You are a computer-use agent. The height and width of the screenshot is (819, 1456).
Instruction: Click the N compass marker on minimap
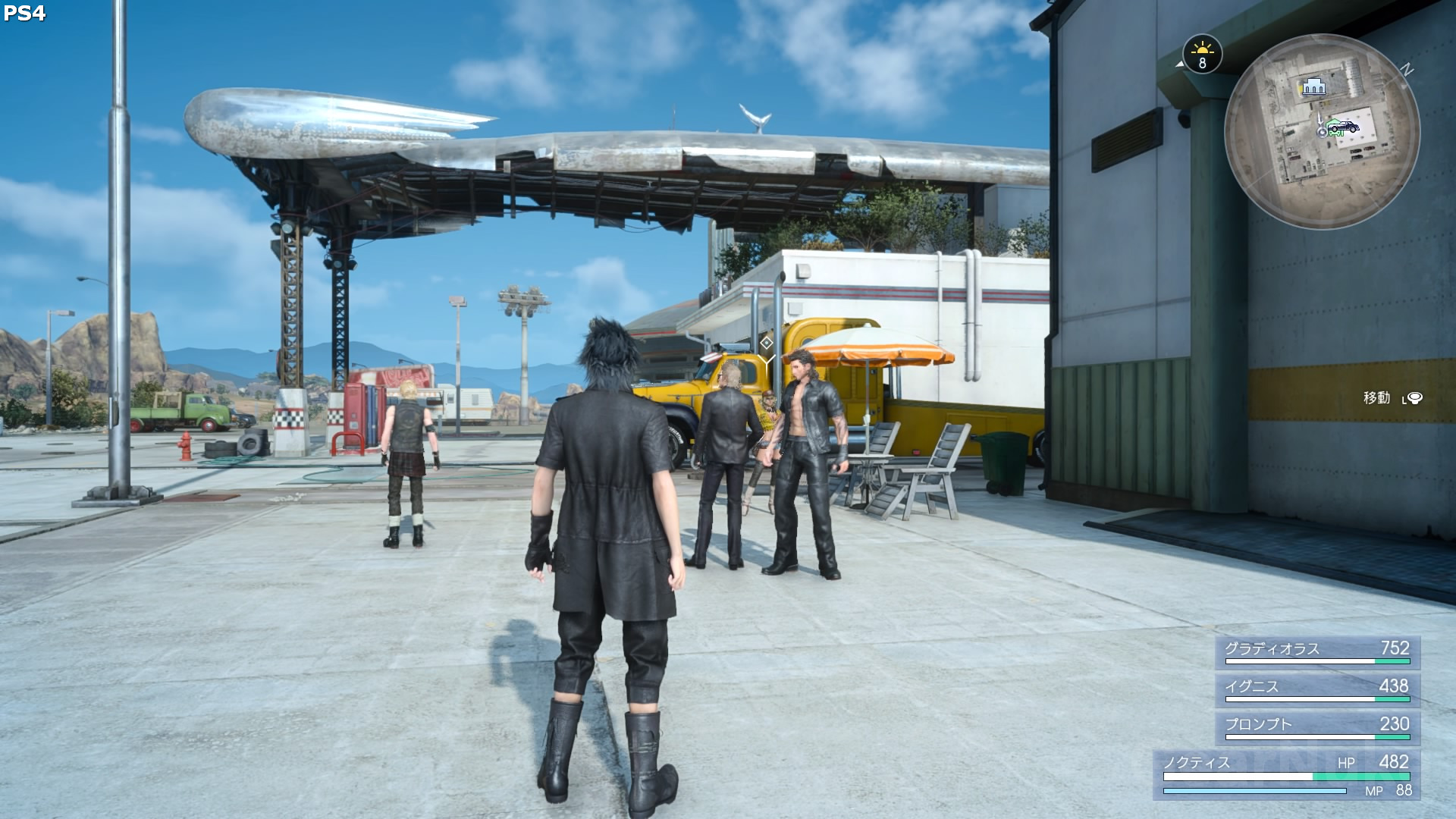(x=1407, y=71)
